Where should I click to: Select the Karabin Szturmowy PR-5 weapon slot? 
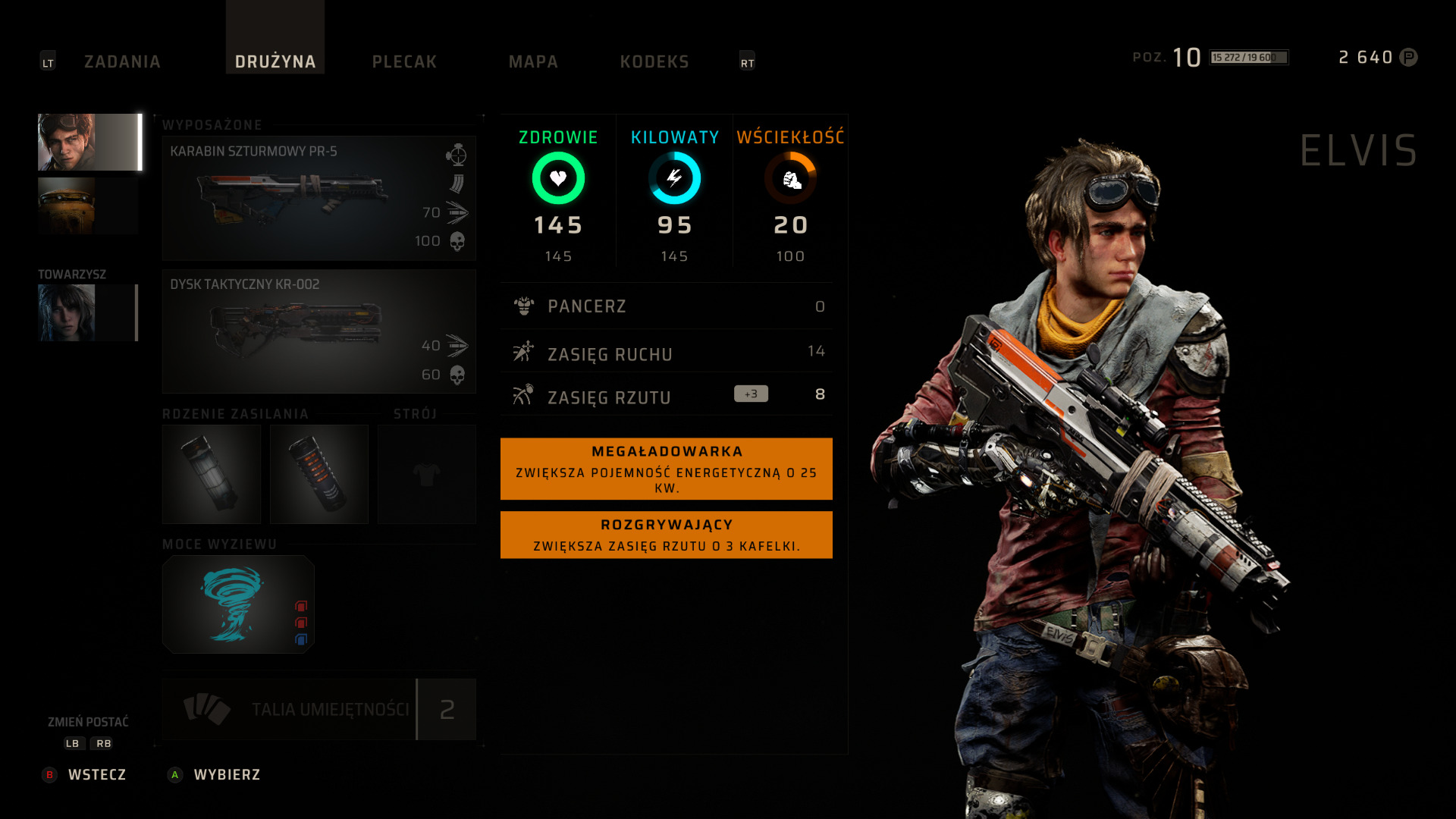click(318, 198)
